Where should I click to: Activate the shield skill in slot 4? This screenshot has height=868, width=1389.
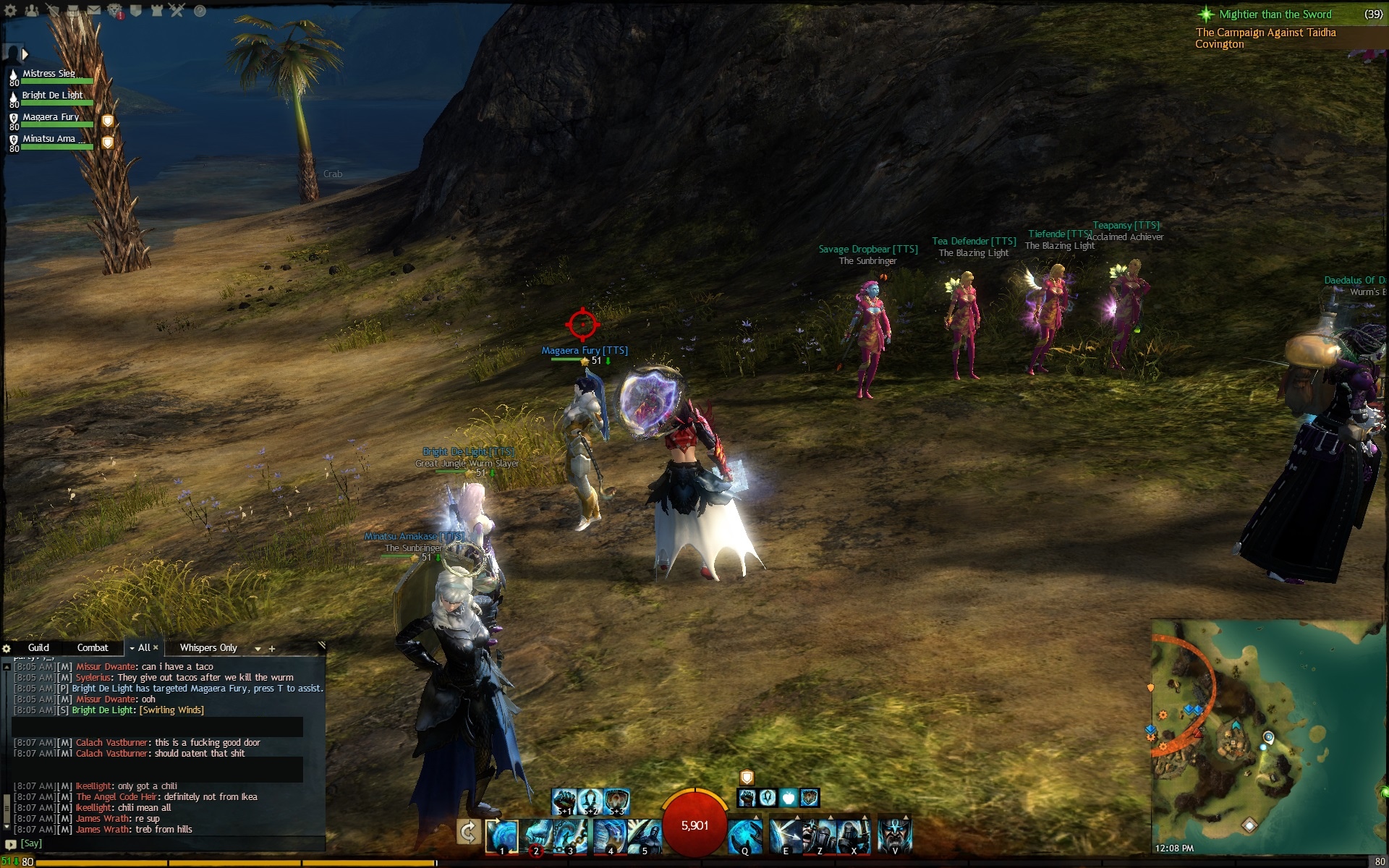coord(609,835)
